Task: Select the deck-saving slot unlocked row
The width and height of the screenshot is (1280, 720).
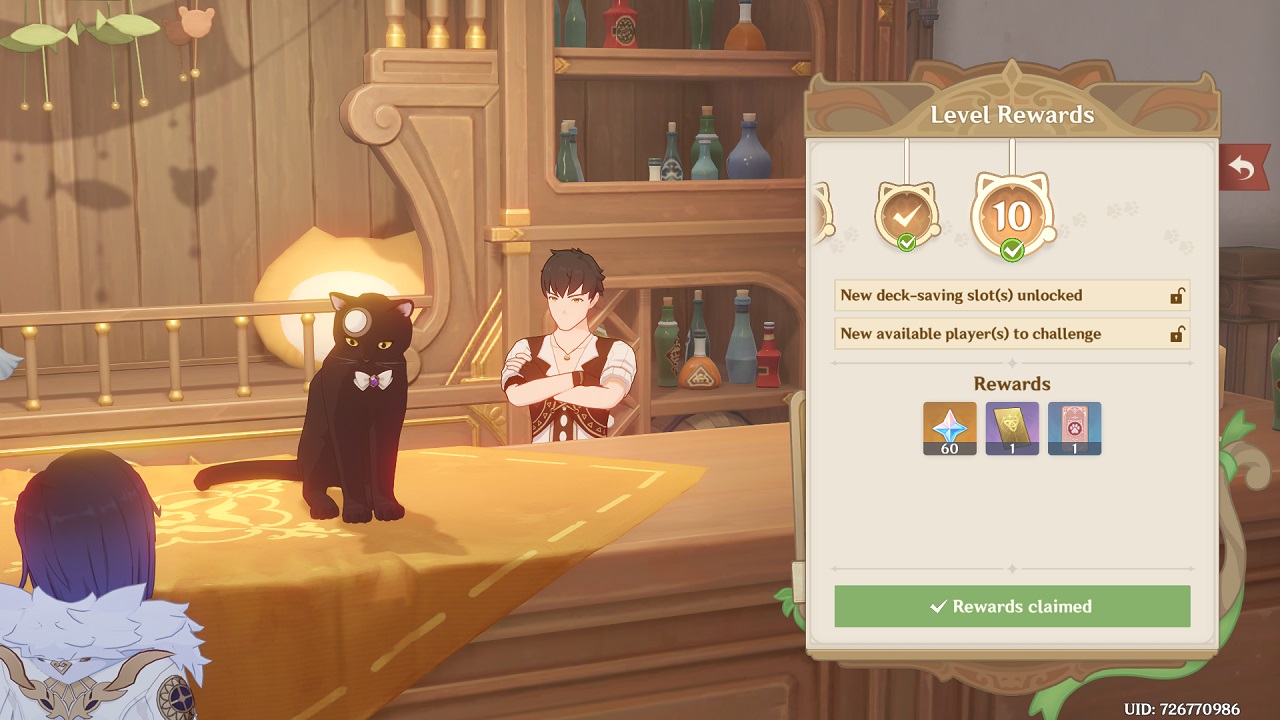Action: [1012, 296]
